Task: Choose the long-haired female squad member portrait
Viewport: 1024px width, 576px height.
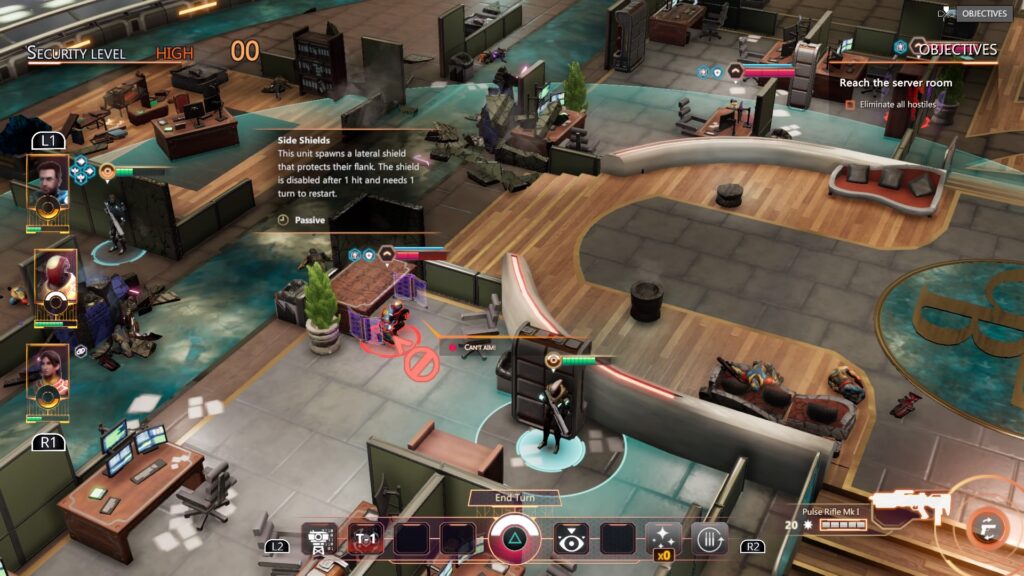Action: point(48,371)
